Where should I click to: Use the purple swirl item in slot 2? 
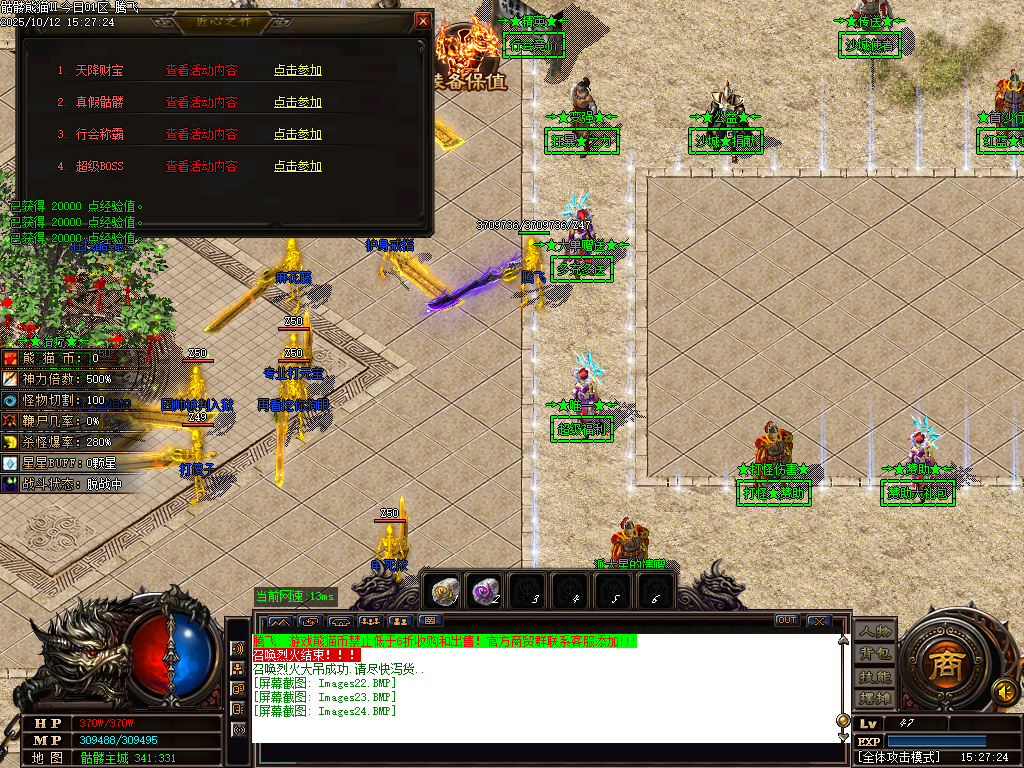pyautogui.click(x=486, y=591)
